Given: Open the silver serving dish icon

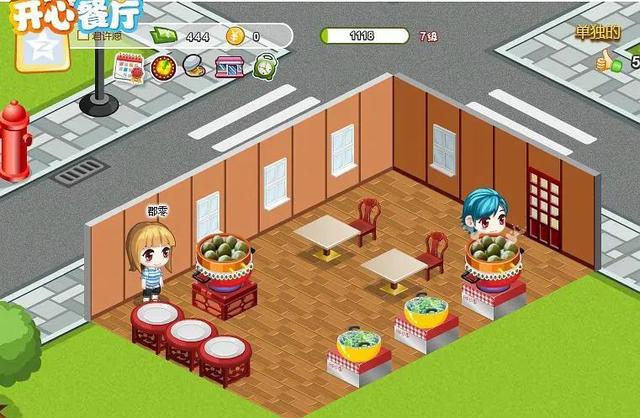Looking at the screenshot, I should pos(196,67).
